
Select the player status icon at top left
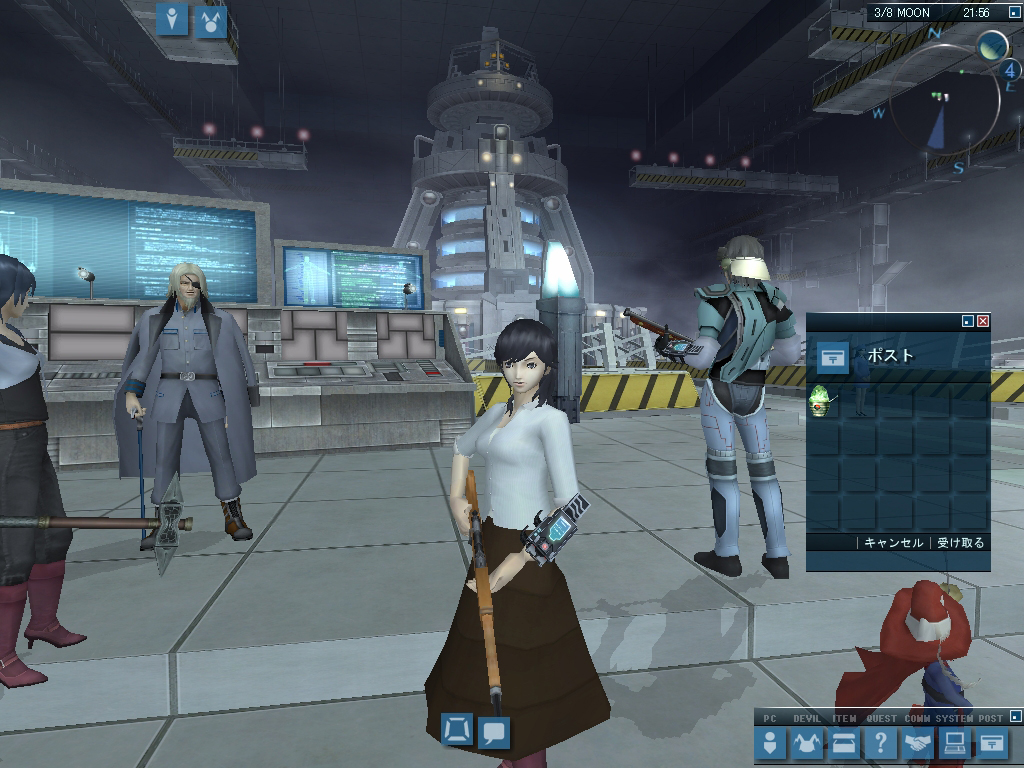pyautogui.click(x=173, y=19)
